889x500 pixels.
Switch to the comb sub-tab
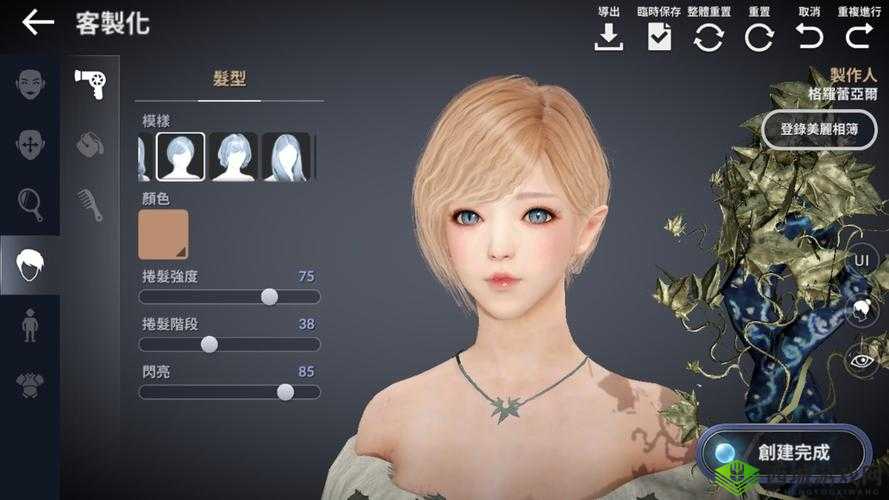tap(91, 204)
